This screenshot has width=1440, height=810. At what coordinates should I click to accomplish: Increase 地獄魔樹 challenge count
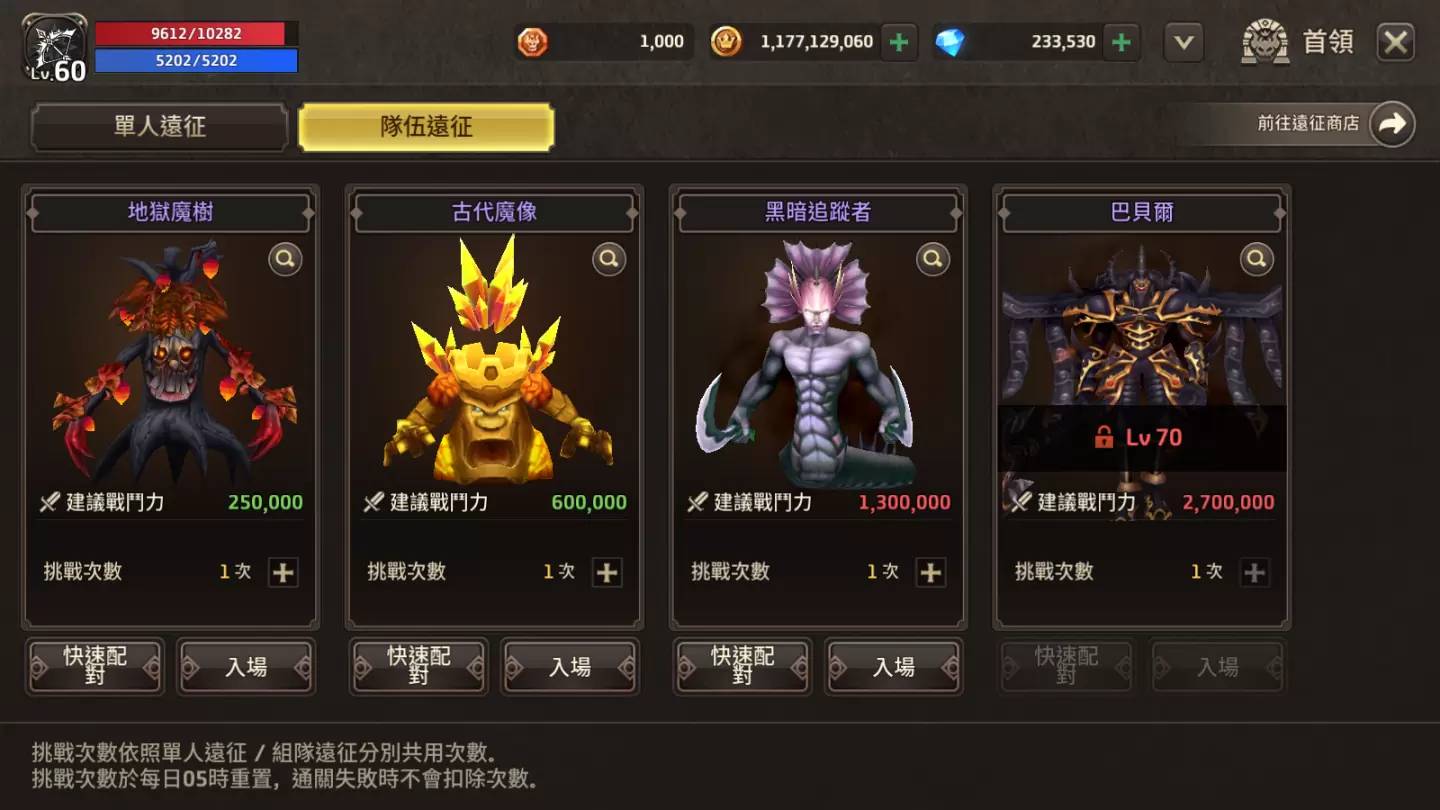click(x=283, y=572)
